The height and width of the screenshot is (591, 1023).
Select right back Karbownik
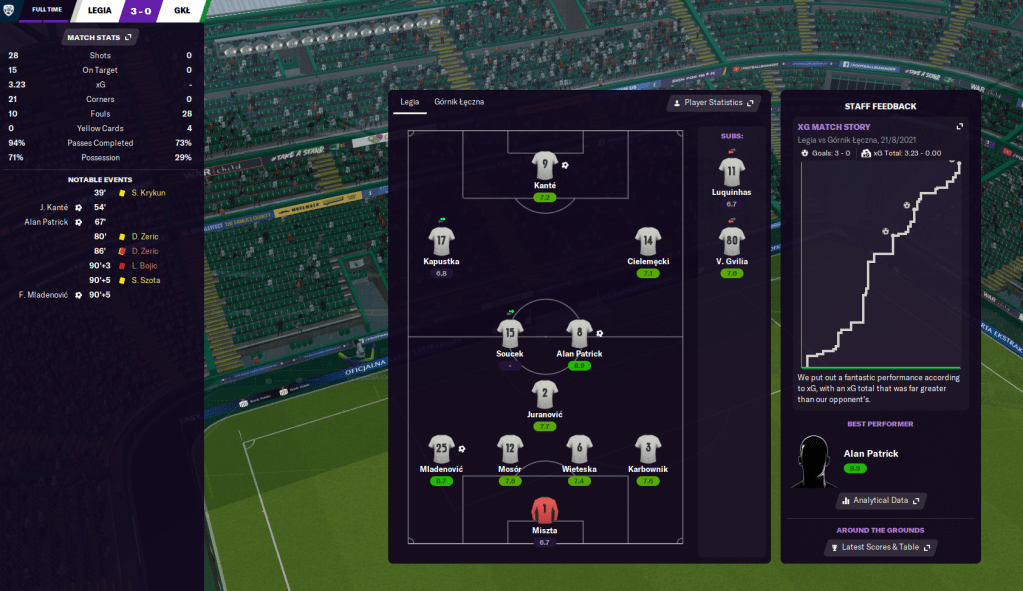pyautogui.click(x=648, y=449)
